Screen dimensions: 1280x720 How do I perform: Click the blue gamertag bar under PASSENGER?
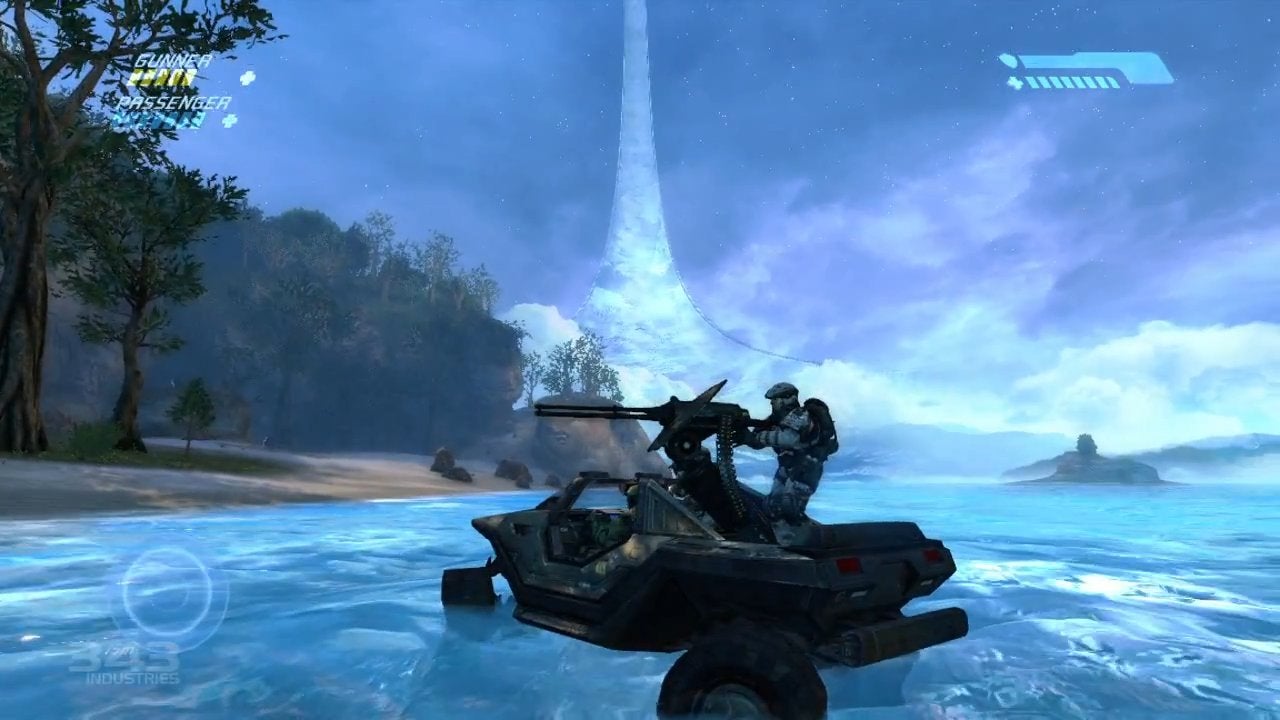tap(160, 120)
